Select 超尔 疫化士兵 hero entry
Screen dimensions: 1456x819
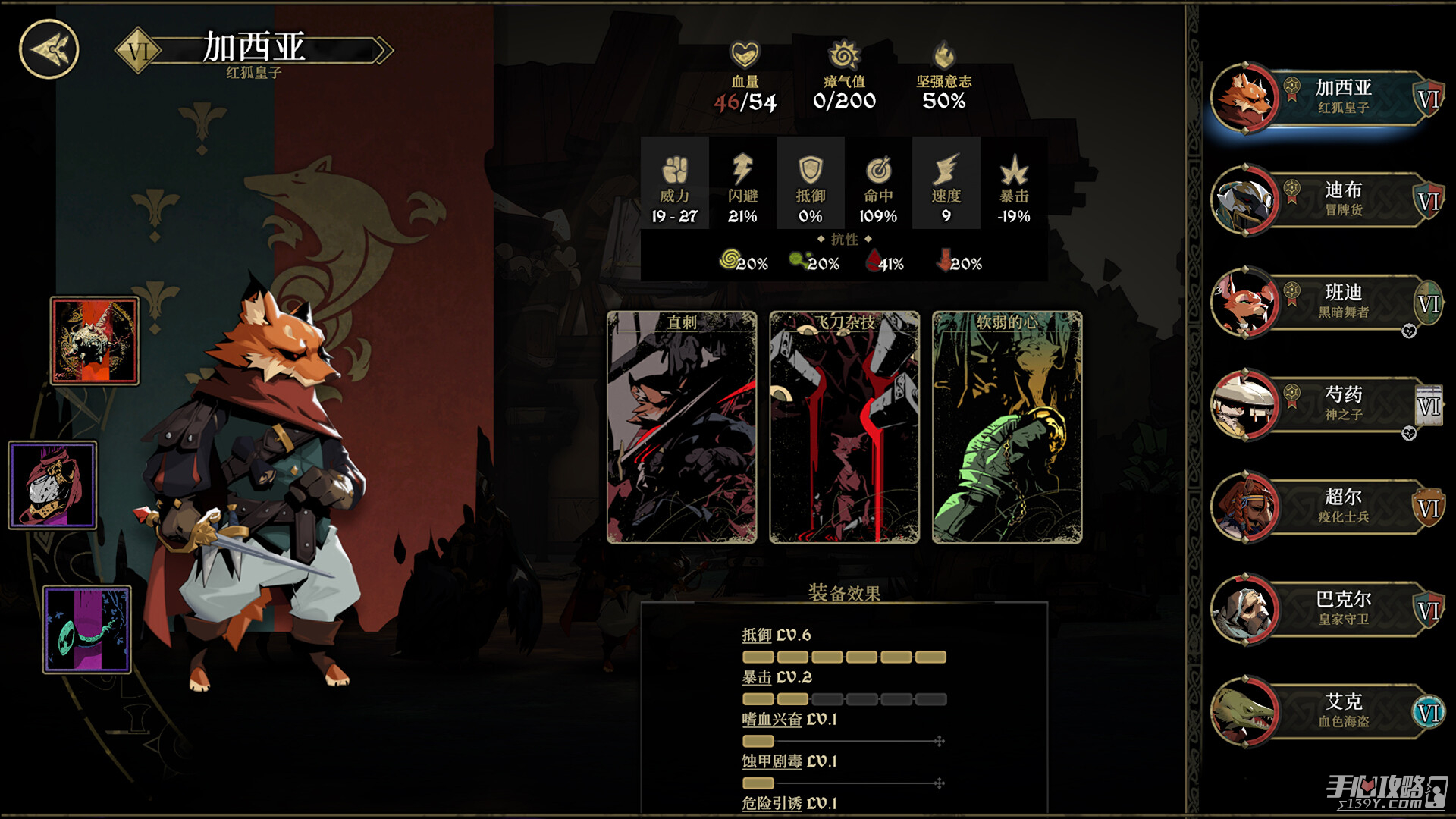[1326, 507]
